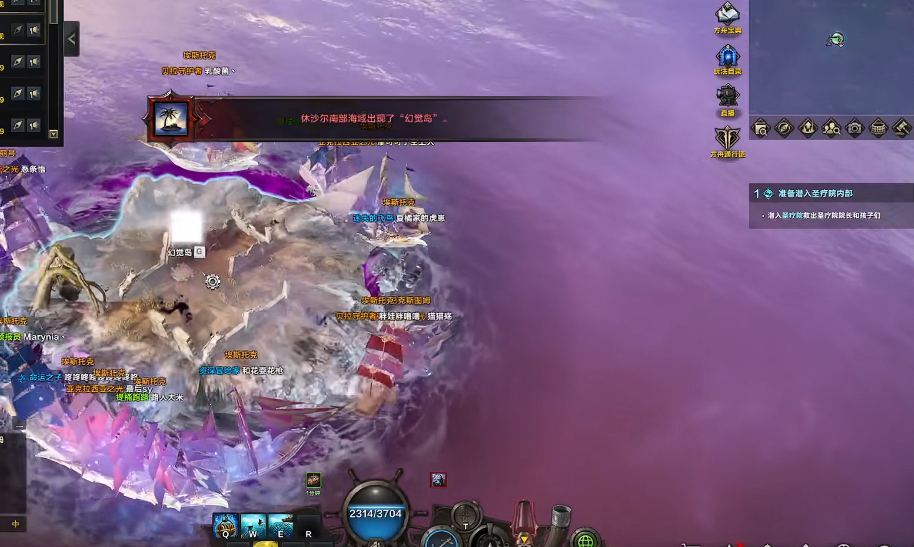This screenshot has width=914, height=547.
Task: Activate the Q ship skill
Action: coord(226,525)
